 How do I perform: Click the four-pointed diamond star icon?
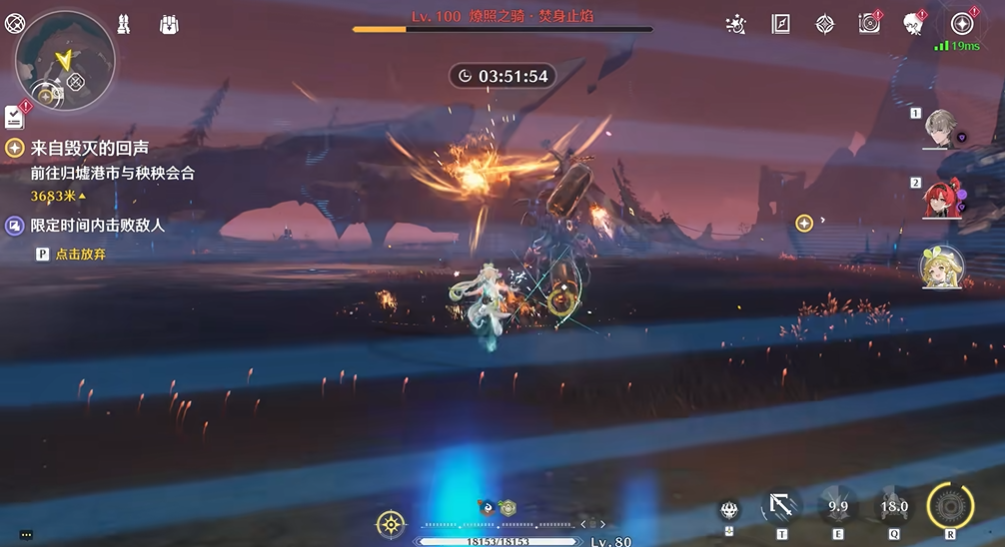(825, 24)
